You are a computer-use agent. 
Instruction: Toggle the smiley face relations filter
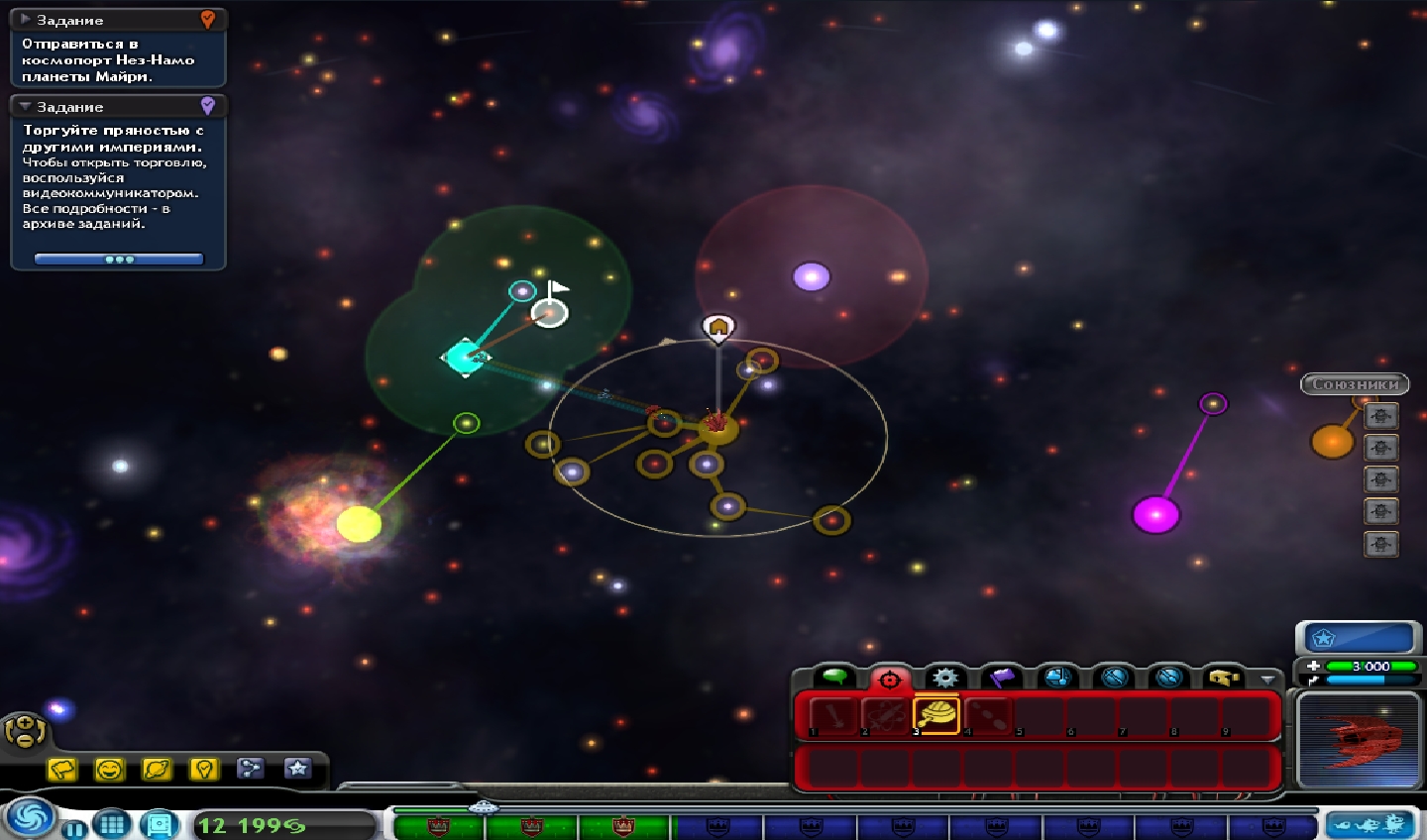[109, 769]
